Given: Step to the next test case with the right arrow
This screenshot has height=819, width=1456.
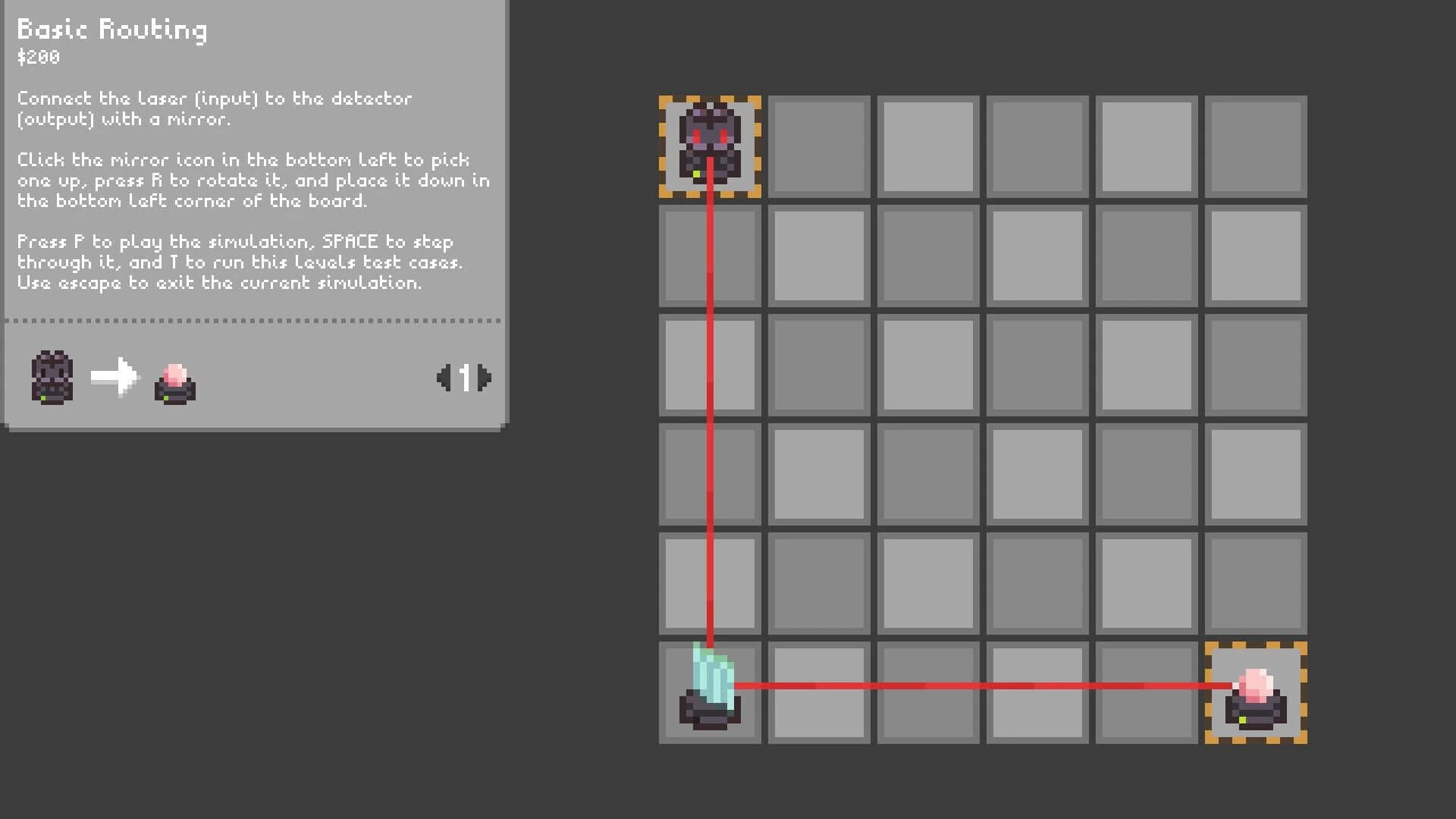Looking at the screenshot, I should click(x=485, y=378).
